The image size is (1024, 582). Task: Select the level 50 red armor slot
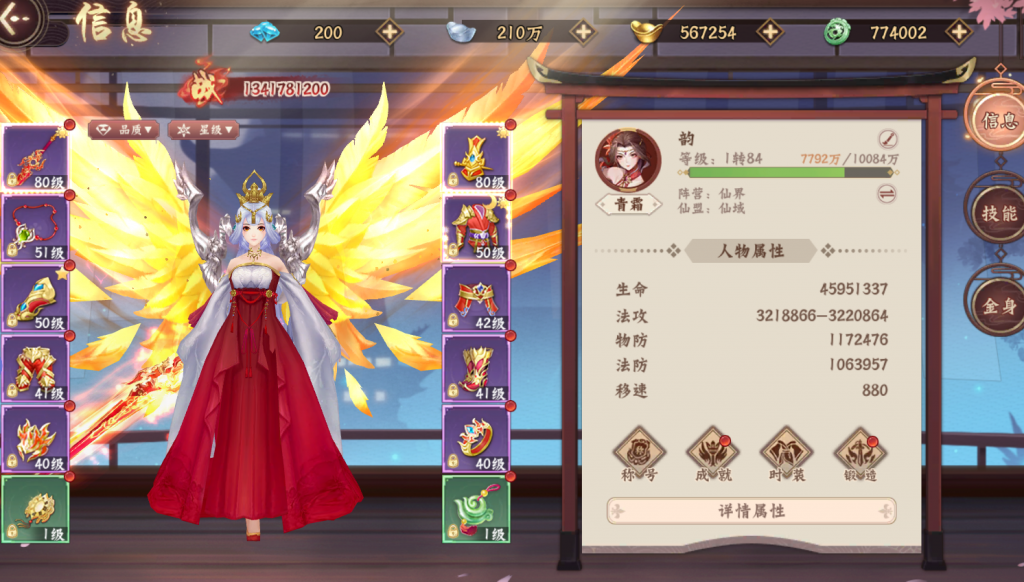[x=476, y=228]
